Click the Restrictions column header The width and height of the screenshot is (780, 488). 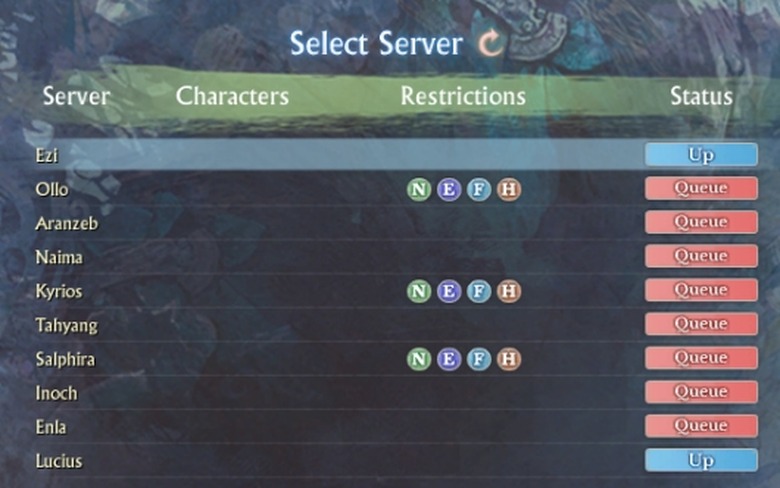(x=463, y=97)
